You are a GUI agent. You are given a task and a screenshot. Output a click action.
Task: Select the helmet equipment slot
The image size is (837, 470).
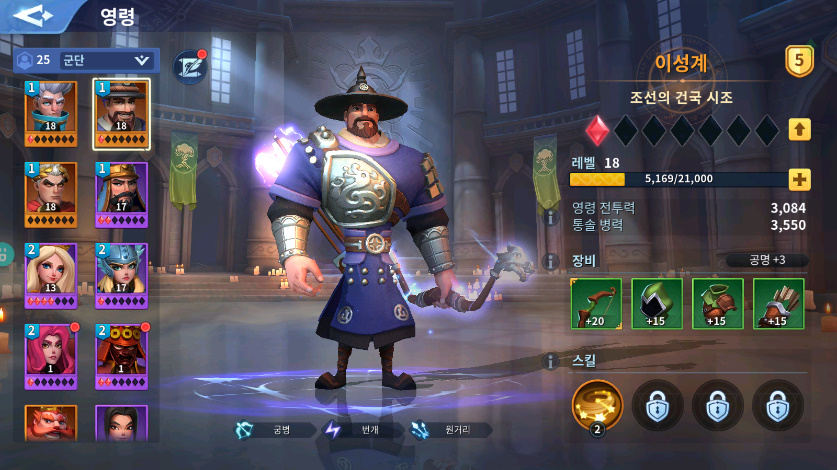click(657, 303)
